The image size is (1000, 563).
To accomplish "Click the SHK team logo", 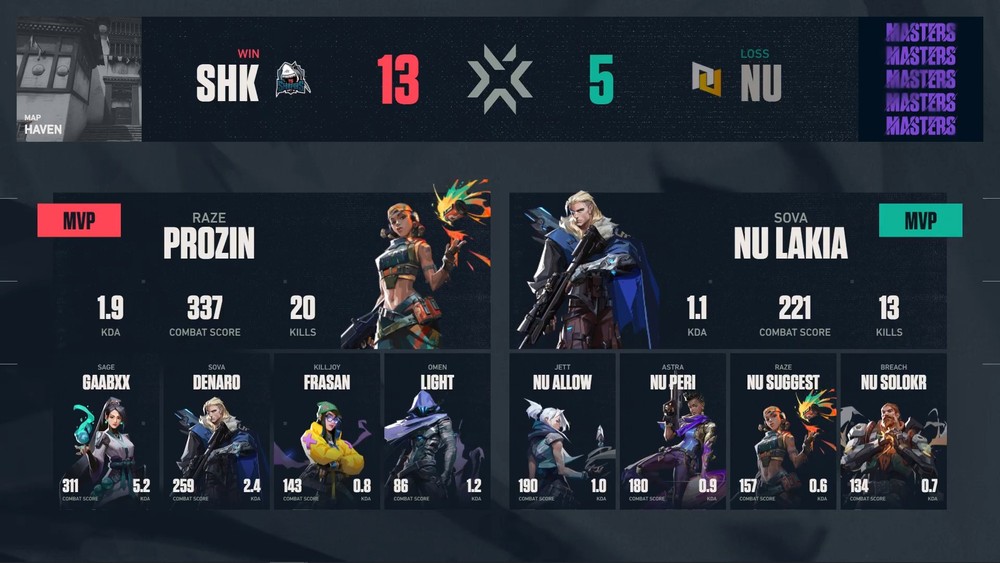I will point(293,80).
